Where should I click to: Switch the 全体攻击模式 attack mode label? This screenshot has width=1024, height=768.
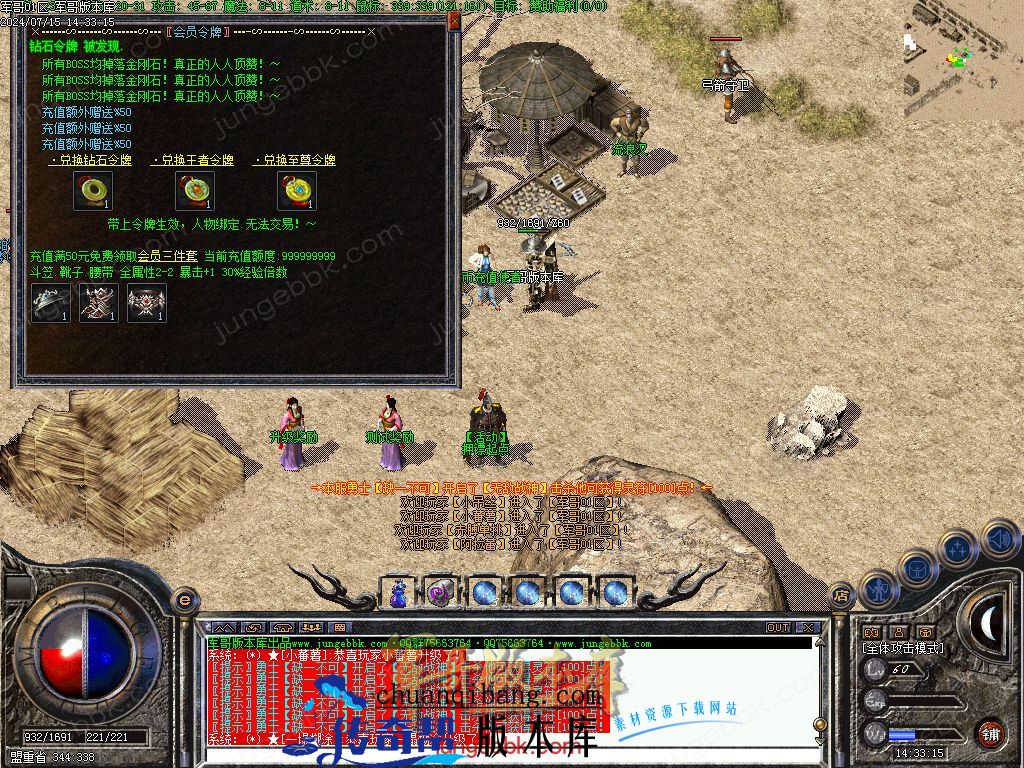click(902, 648)
